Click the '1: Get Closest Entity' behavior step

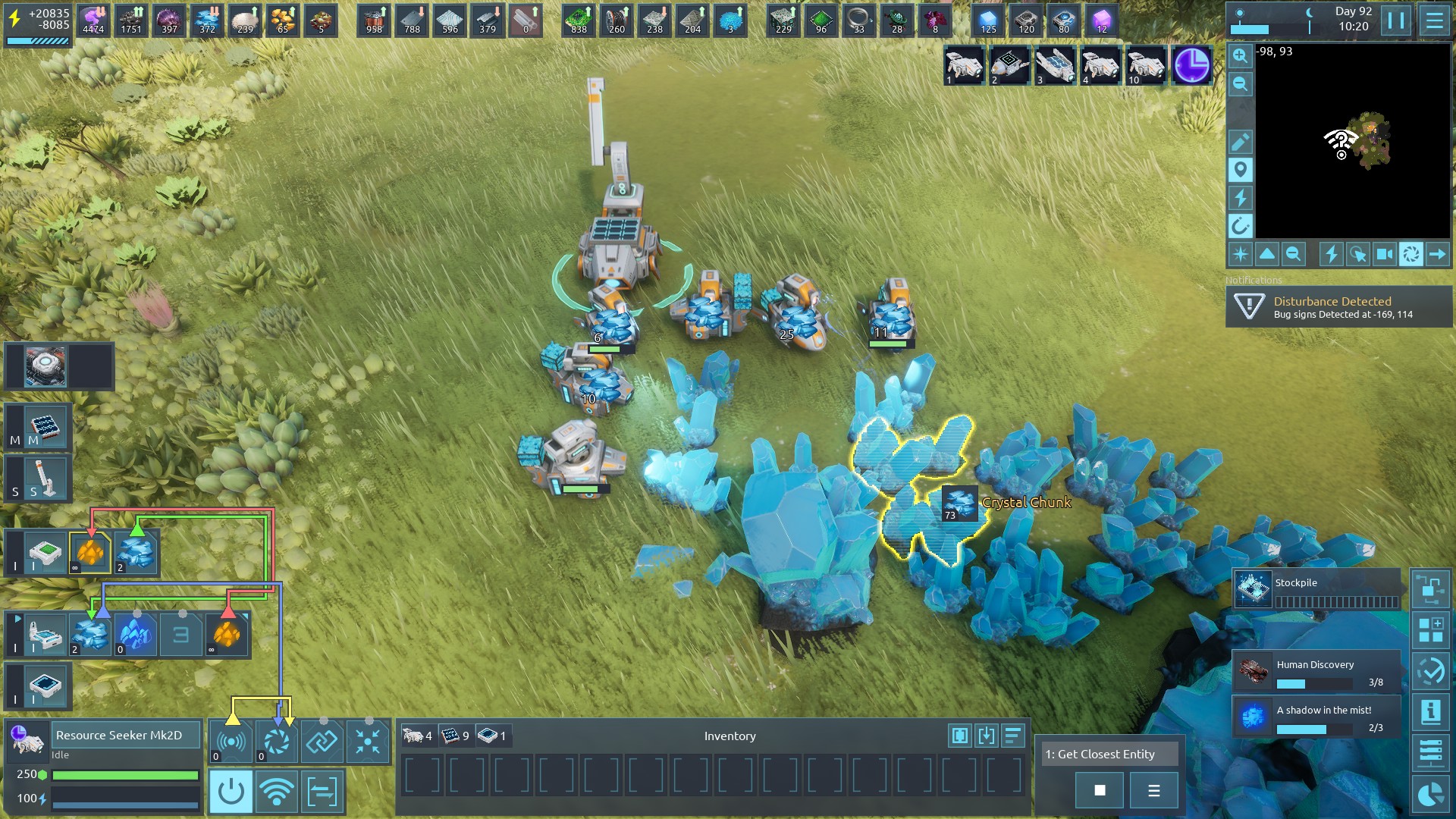pos(1109,754)
